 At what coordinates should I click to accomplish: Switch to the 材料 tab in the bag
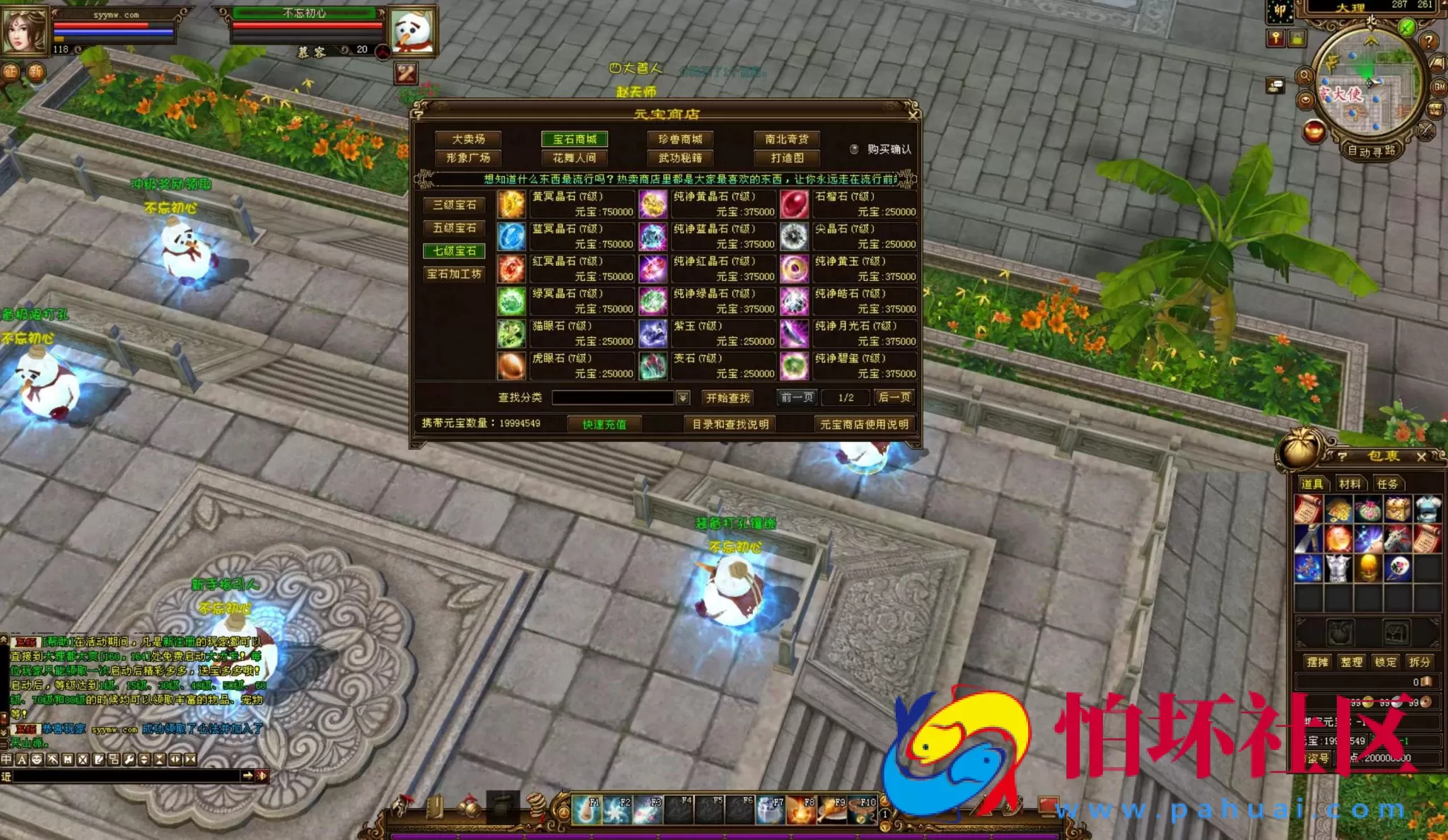(1351, 484)
